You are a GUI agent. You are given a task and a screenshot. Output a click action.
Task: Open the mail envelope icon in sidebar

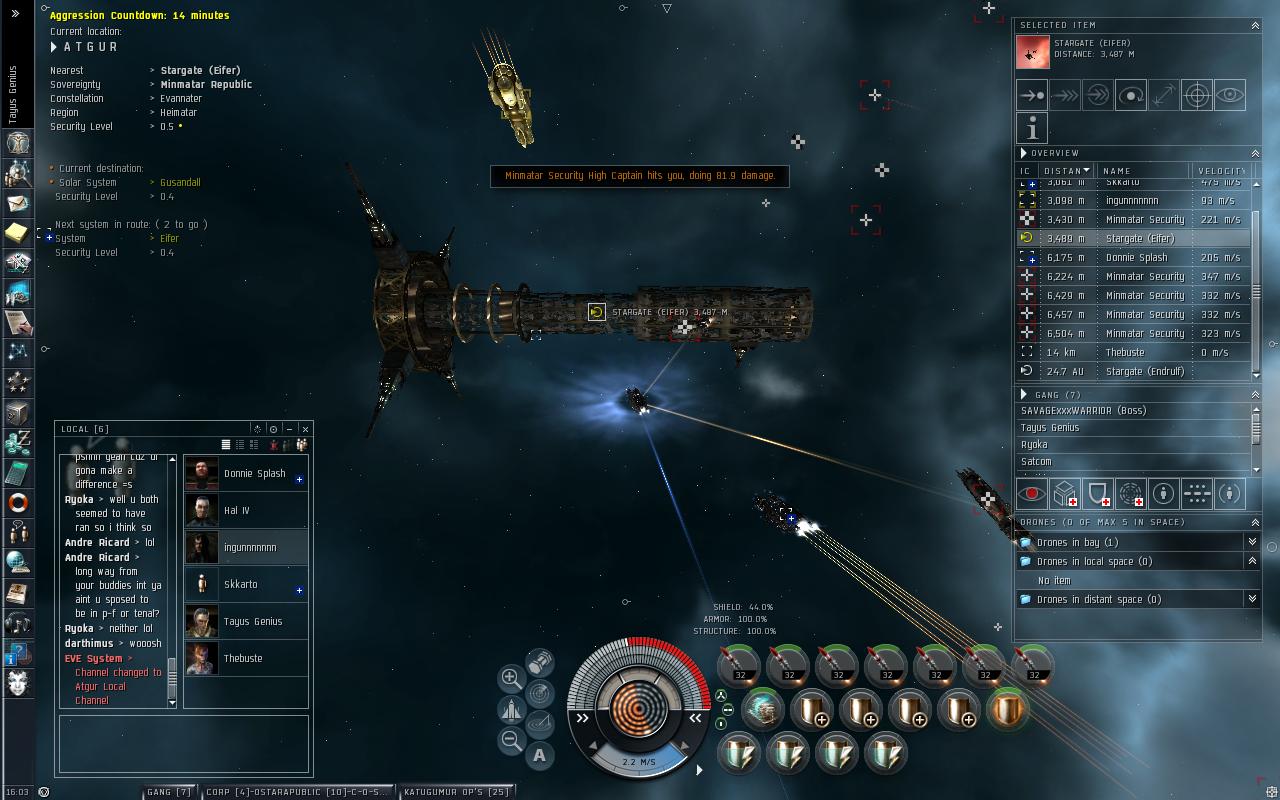[17, 203]
